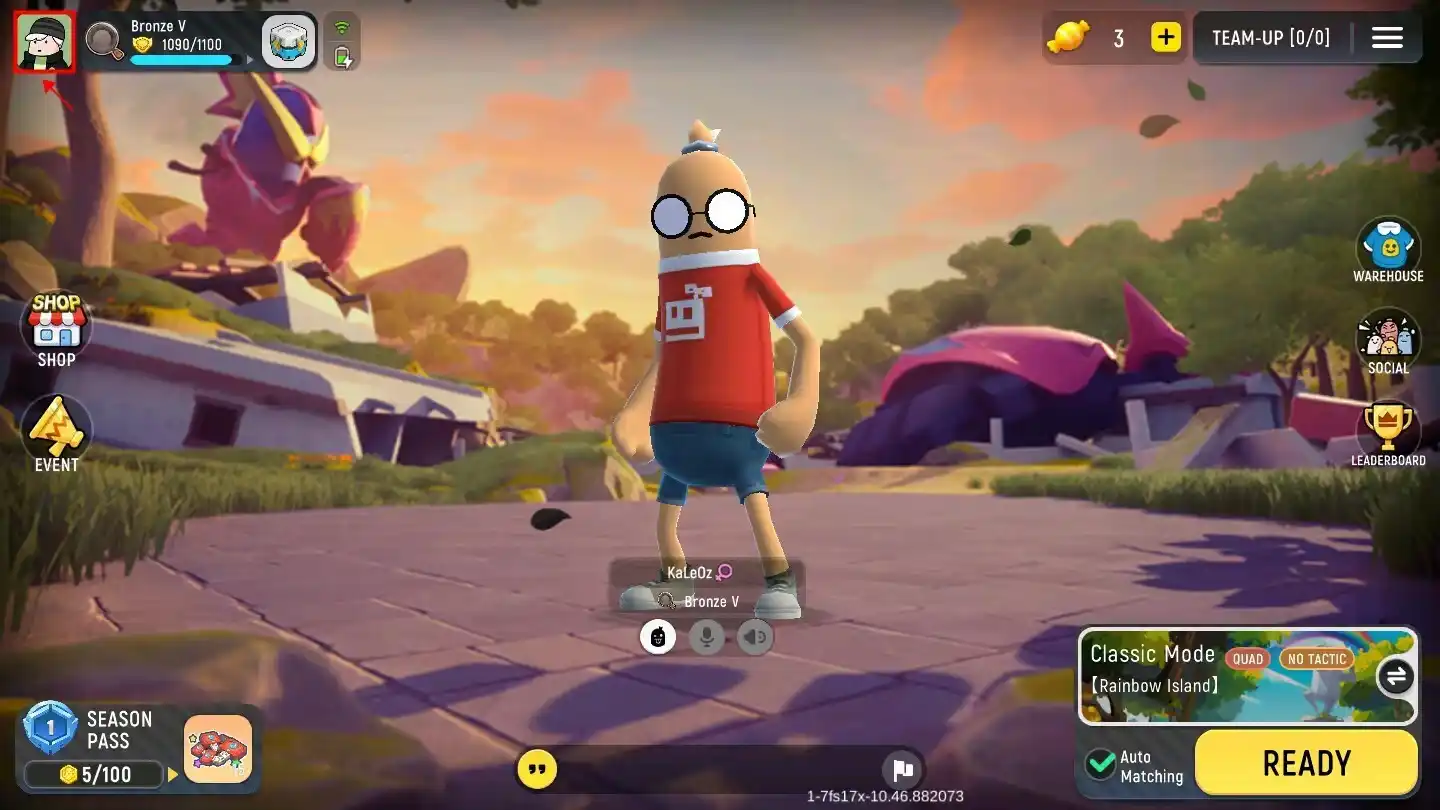Claim the season pass reward box
1440x810 pixels.
(x=218, y=749)
